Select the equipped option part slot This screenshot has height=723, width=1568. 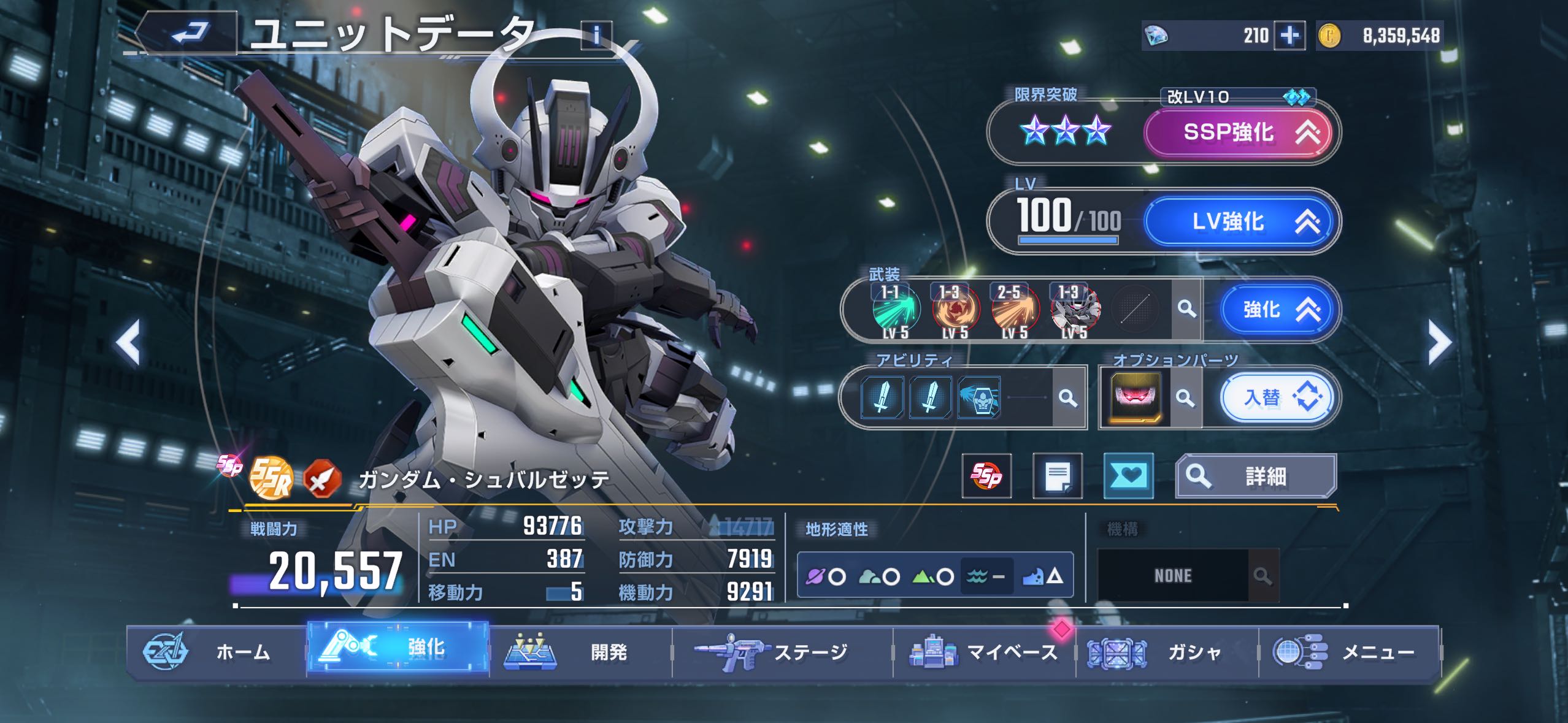[1136, 398]
